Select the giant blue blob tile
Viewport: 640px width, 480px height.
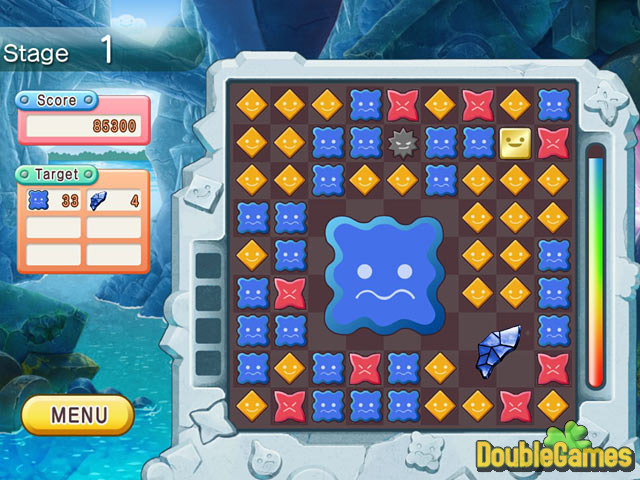384,274
